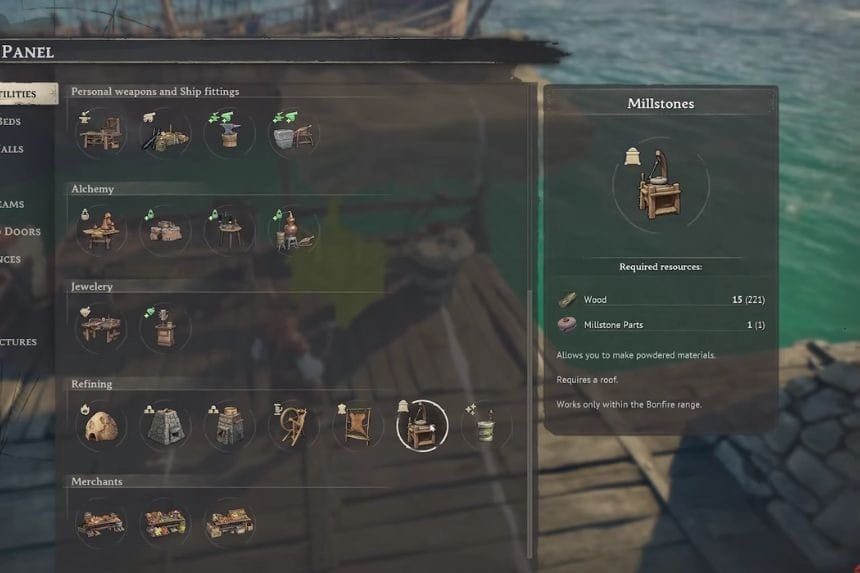The width and height of the screenshot is (860, 573).
Task: Pick the stone block workstation with green anvils
Action: coord(293,132)
